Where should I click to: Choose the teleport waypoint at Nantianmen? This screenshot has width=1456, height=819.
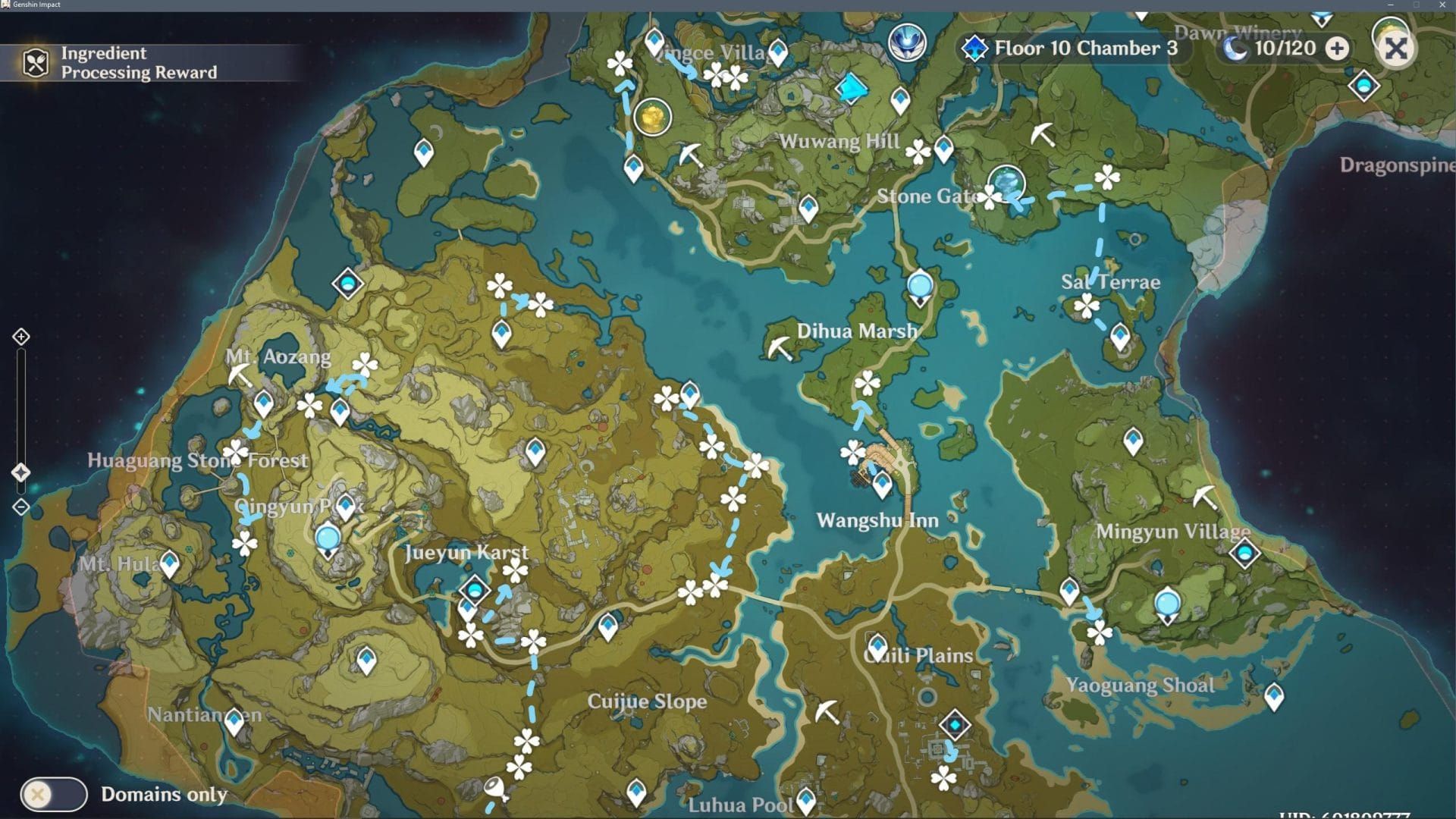pos(234,721)
